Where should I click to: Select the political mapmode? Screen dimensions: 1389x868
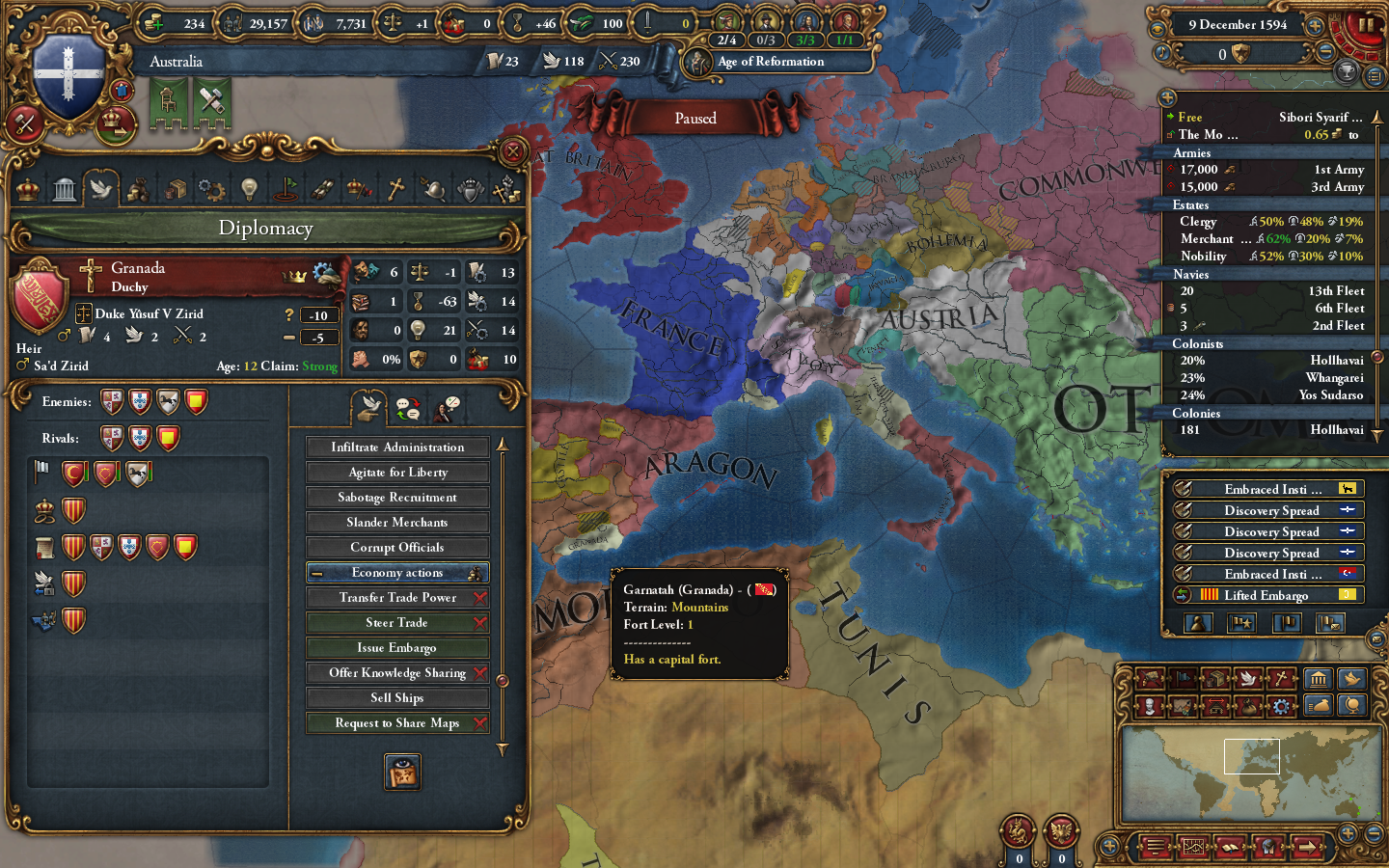[x=1184, y=678]
